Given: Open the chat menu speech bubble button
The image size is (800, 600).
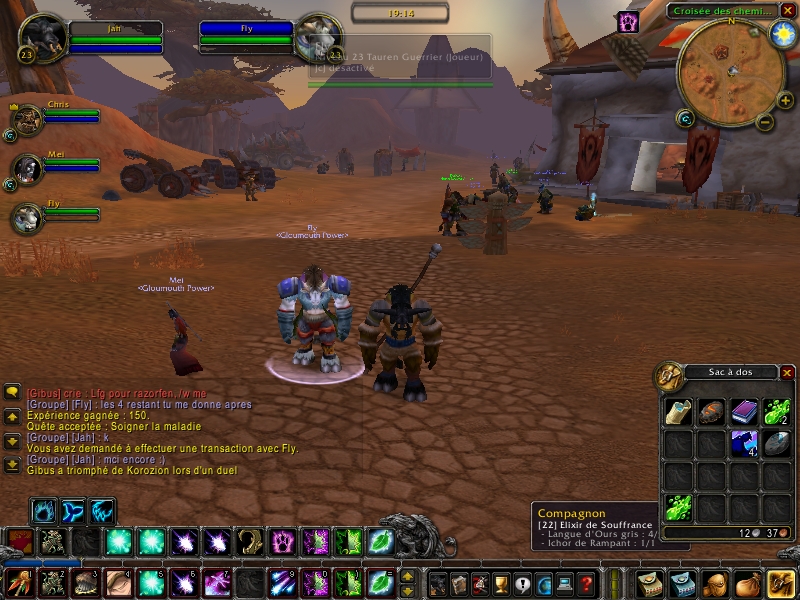Looking at the screenshot, I should coord(12,392).
